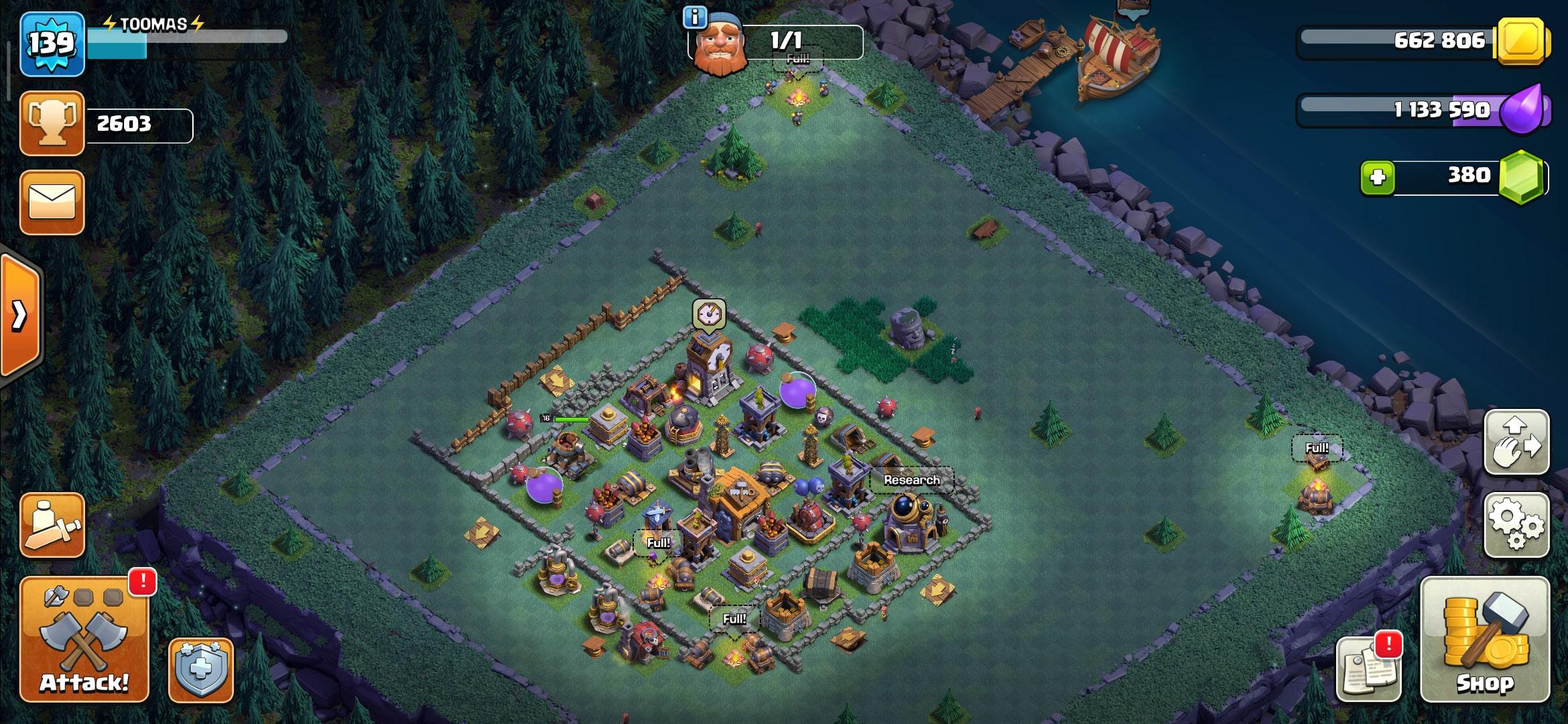
Task: Tap the blue shield button
Action: (201, 670)
